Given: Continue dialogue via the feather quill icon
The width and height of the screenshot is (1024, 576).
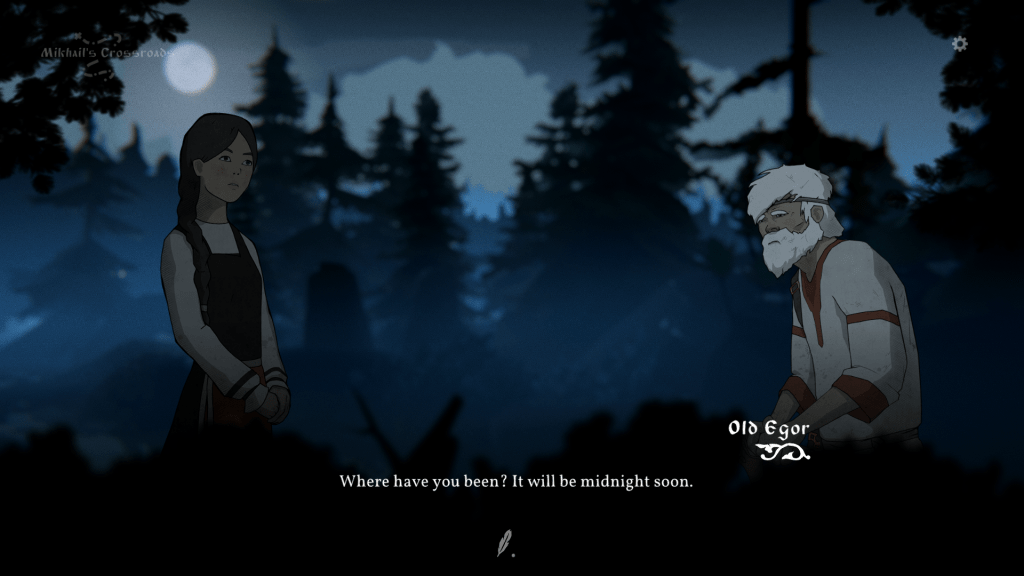Looking at the screenshot, I should [505, 544].
